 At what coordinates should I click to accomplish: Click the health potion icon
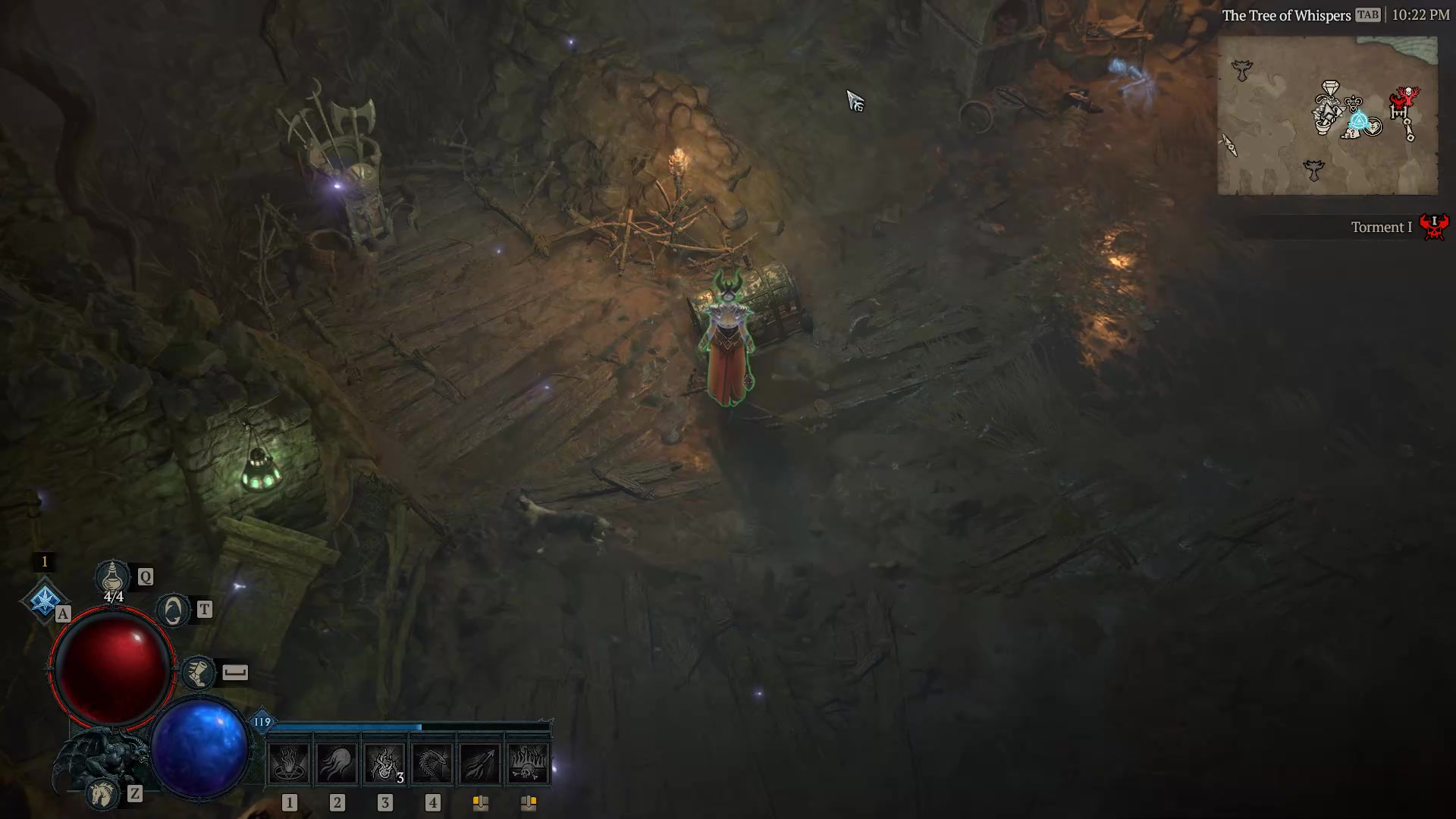click(x=112, y=576)
